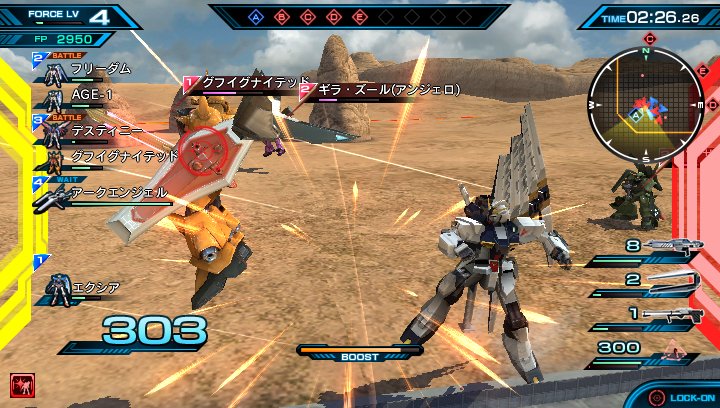Click the red emblem icon in corner
Screen dimensions: 720x408
tap(19, 383)
